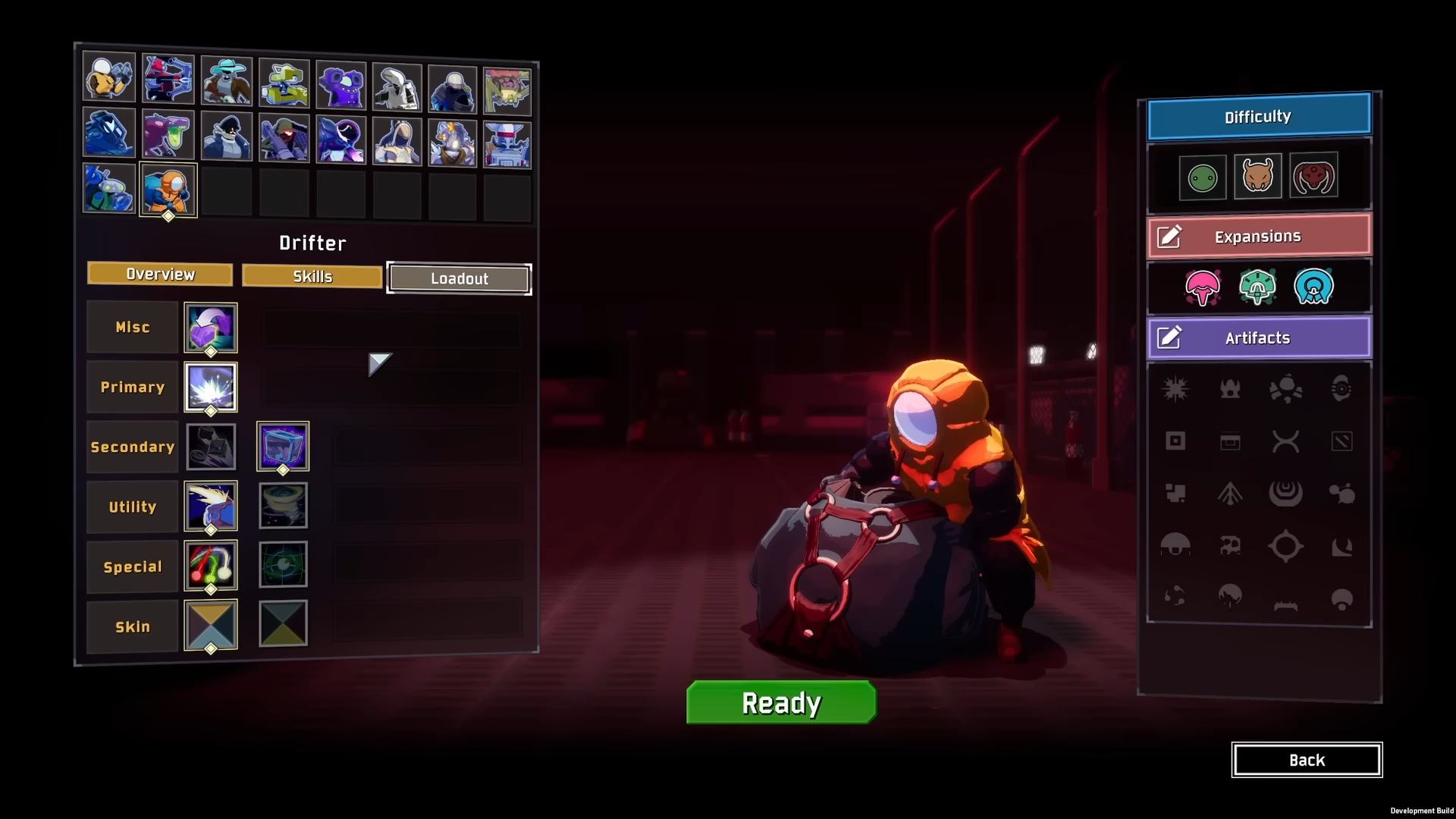The image size is (1456, 819).
Task: Choose the Drifter survivor portrait
Action: click(168, 190)
